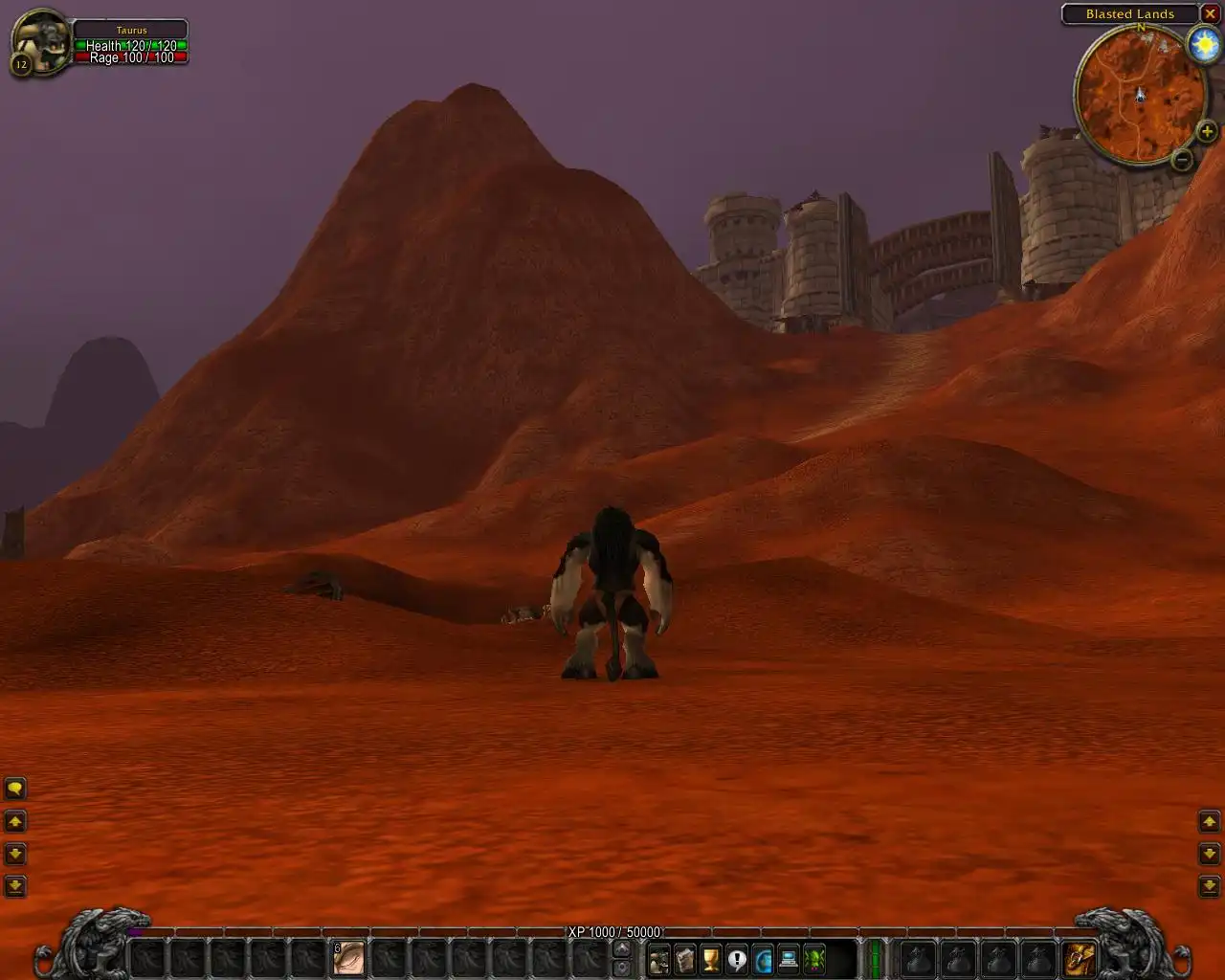The width and height of the screenshot is (1225, 980).
Task: Open the character info micro button
Action: 659,958
